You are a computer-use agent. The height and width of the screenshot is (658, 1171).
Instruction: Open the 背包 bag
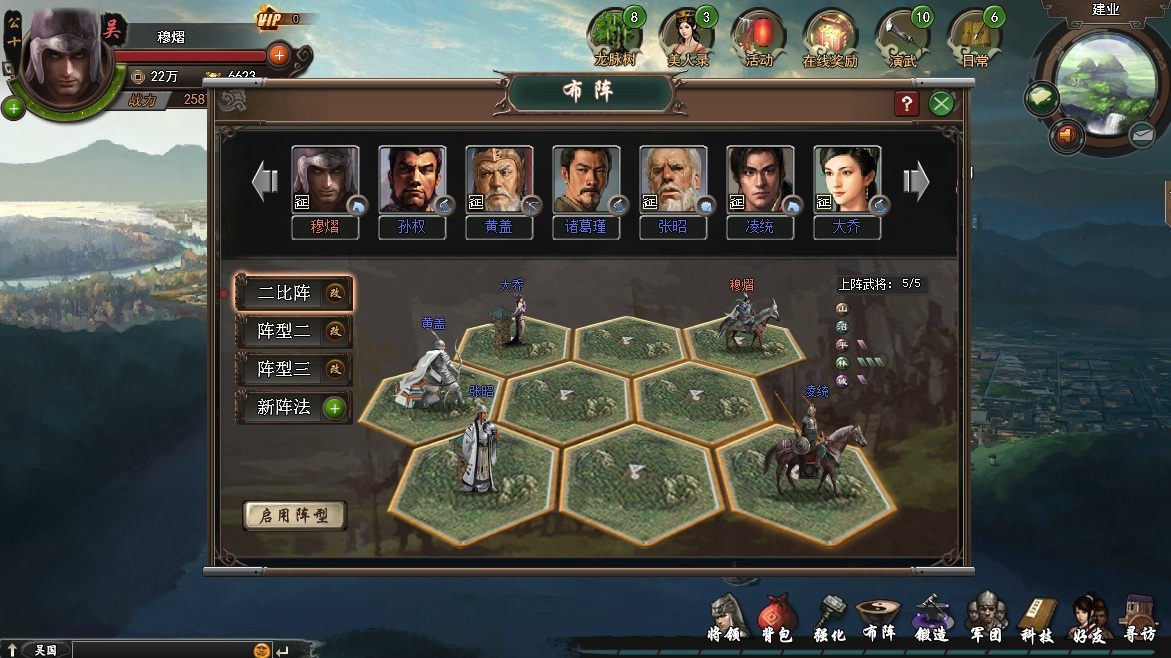[777, 618]
